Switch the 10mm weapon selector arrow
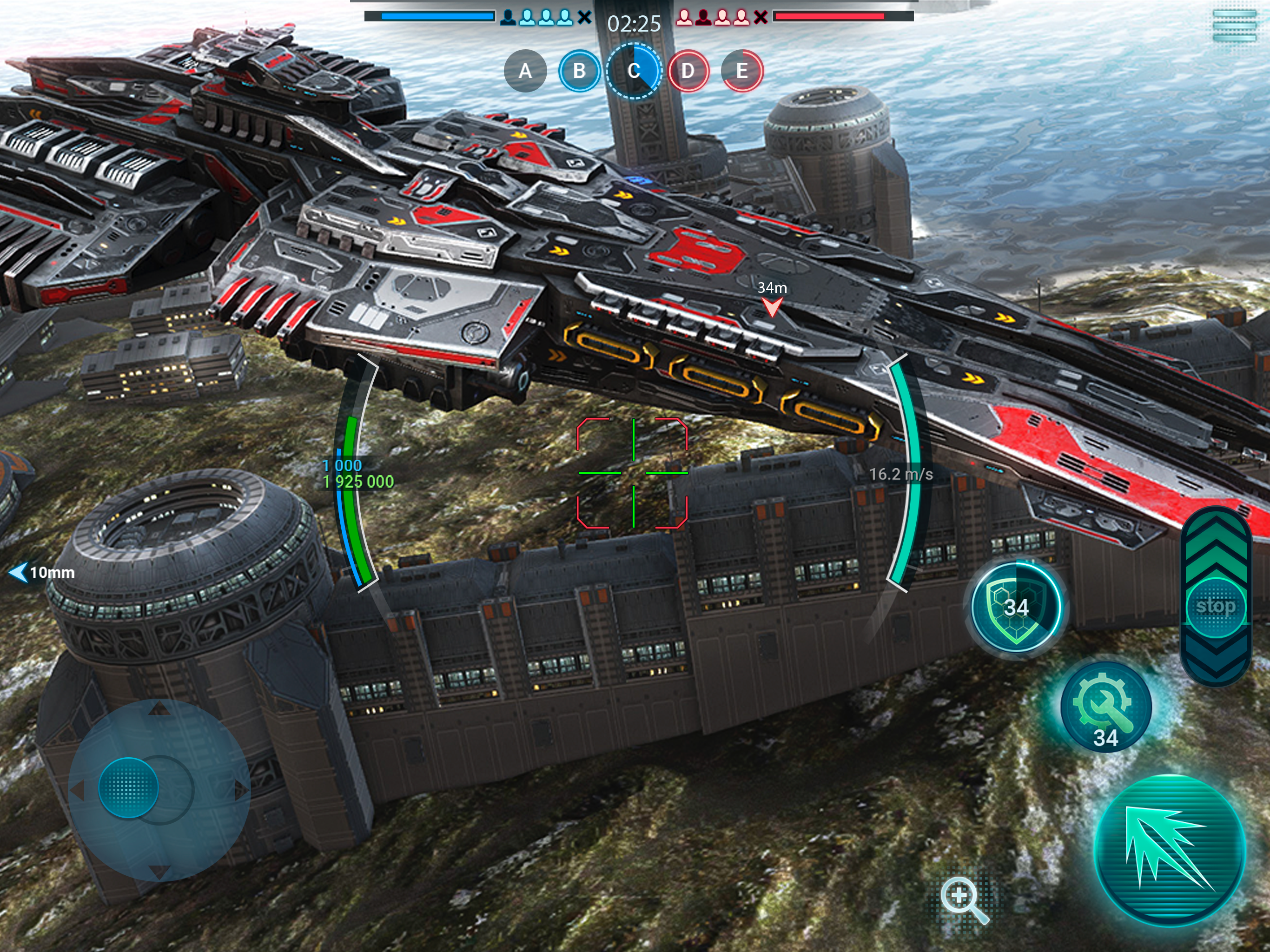1270x952 pixels. pyautogui.click(x=20, y=573)
